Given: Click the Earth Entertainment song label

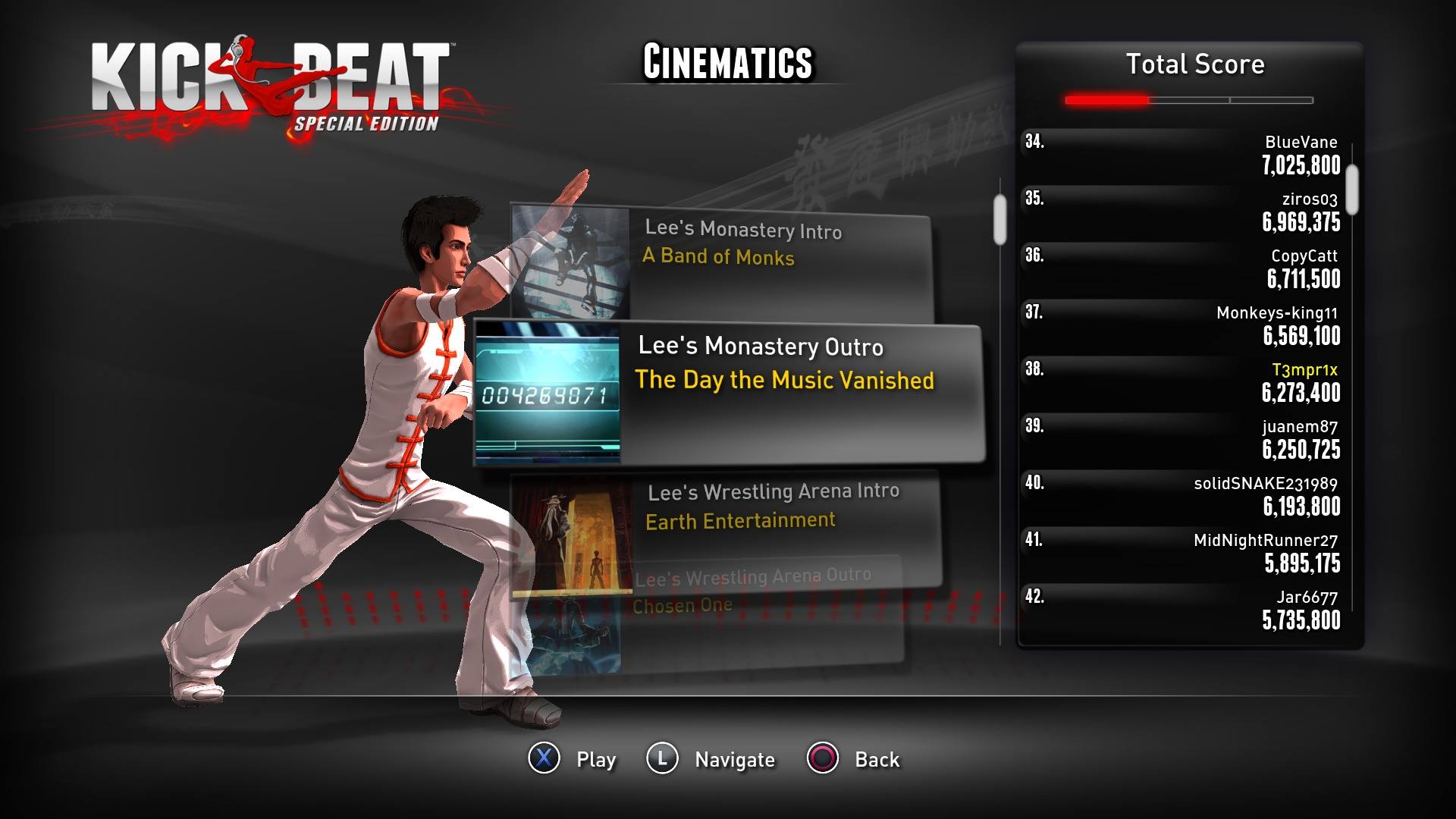Looking at the screenshot, I should [x=739, y=519].
